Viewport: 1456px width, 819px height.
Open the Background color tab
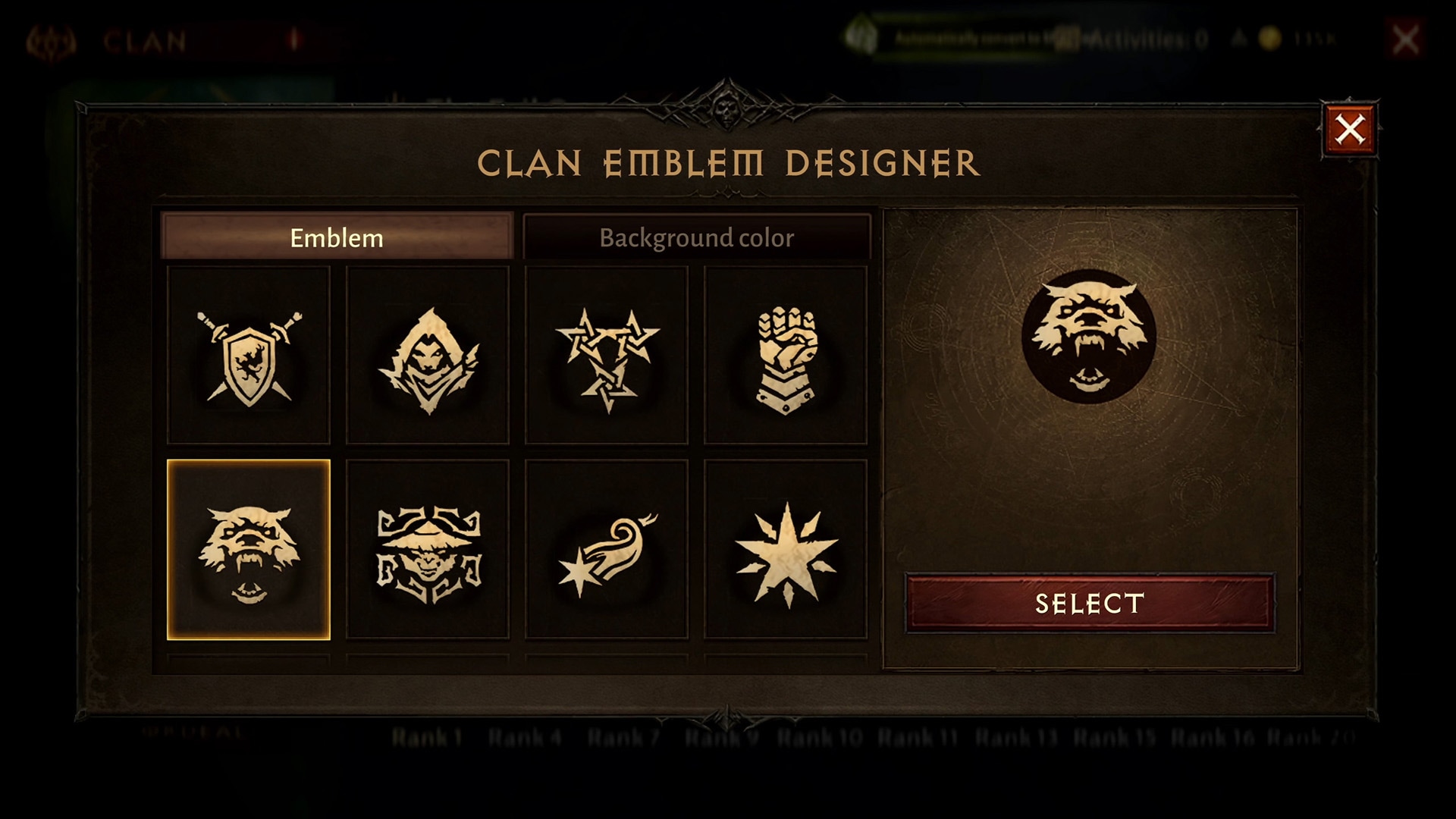tap(696, 237)
